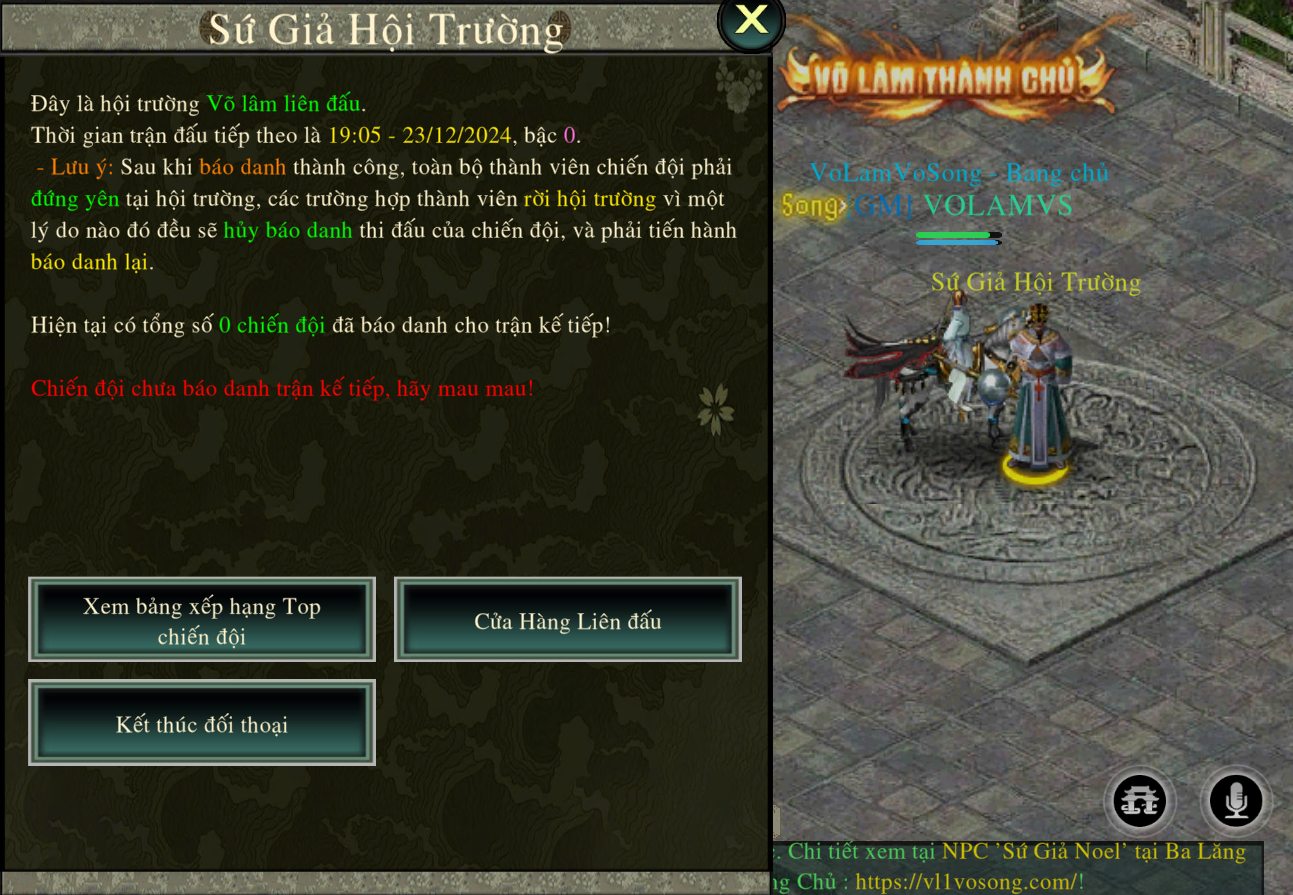The image size is (1293, 895).
Task: Toggle the microphone voice chat icon
Action: (x=1236, y=800)
